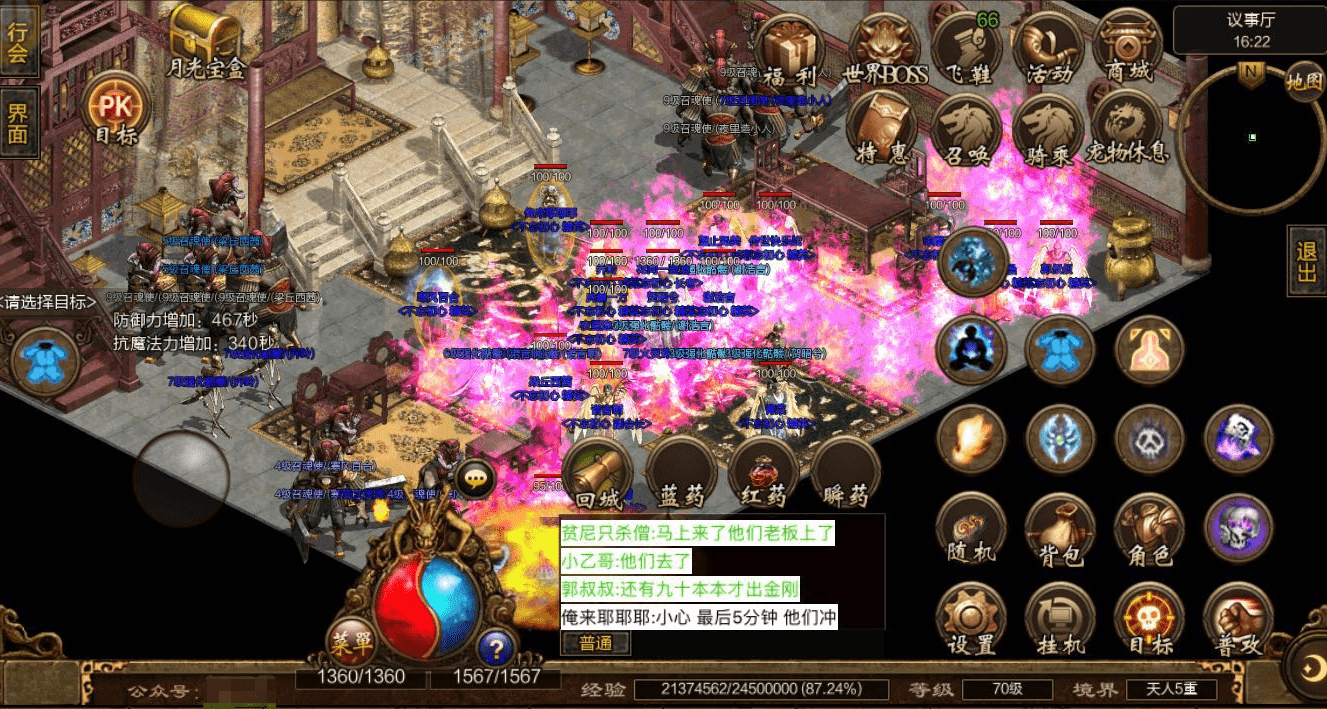Use the 回城 return scroll
Image resolution: width=1327 pixels, height=709 pixels.
pos(598,473)
